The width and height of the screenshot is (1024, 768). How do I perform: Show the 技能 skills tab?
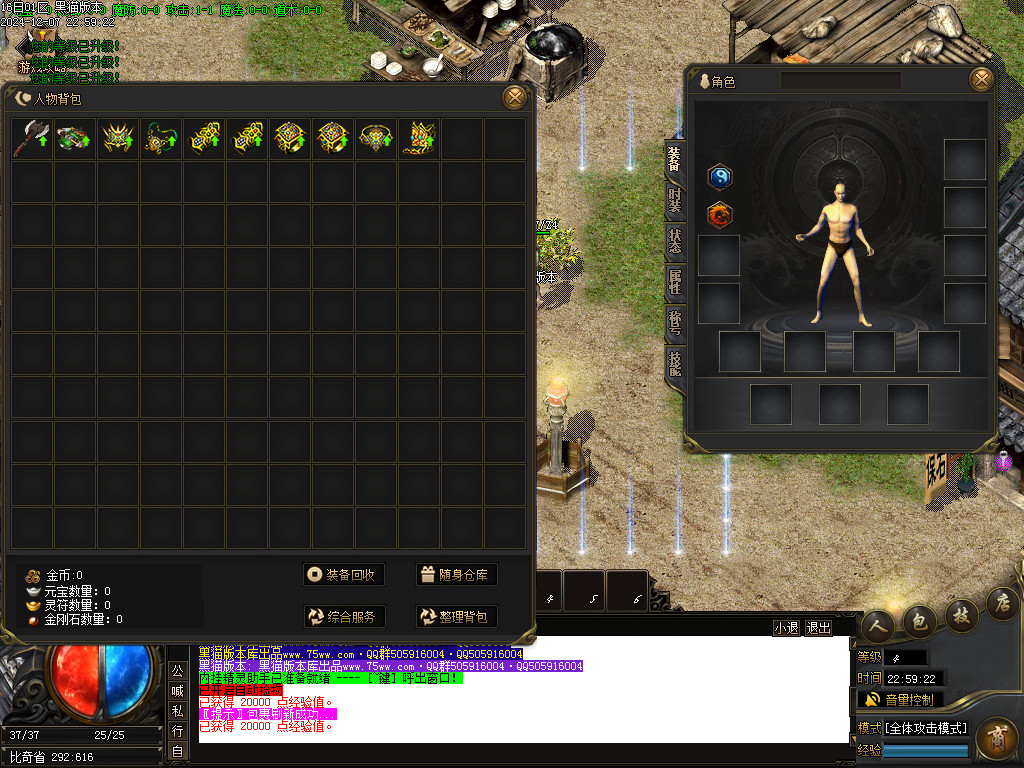675,364
